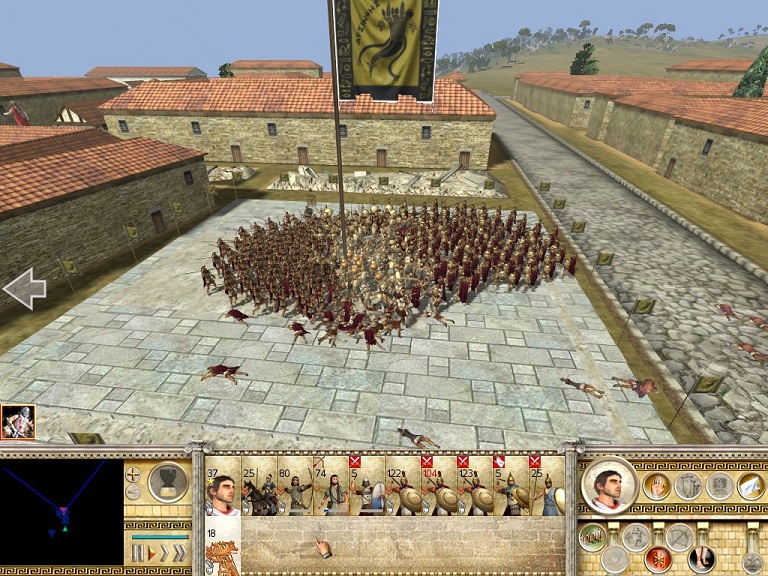Image resolution: width=768 pixels, height=576 pixels.
Task: Pause the battle with the pause button
Action: pyautogui.click(x=139, y=552)
